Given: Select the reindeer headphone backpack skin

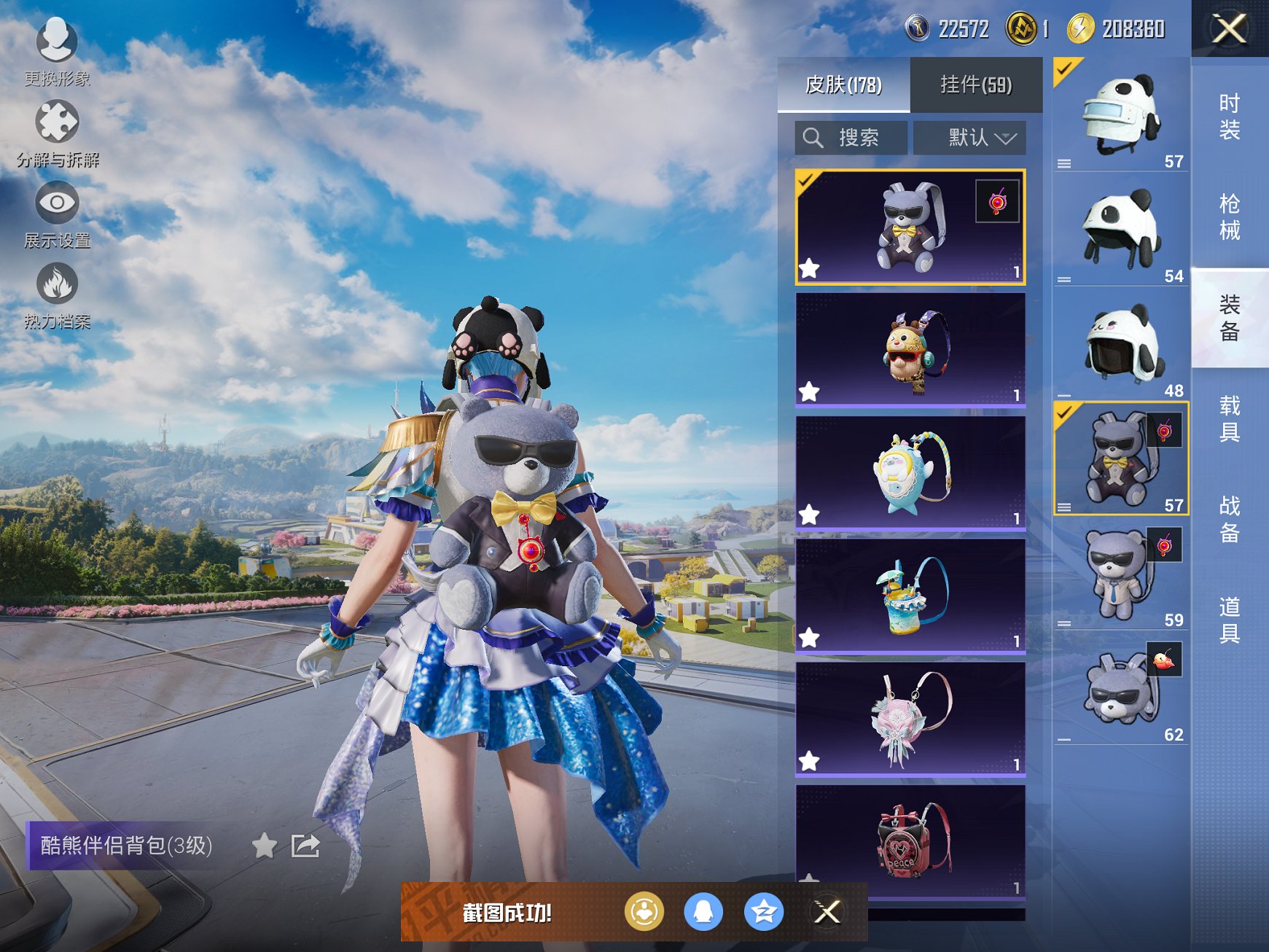Looking at the screenshot, I should (x=910, y=350).
